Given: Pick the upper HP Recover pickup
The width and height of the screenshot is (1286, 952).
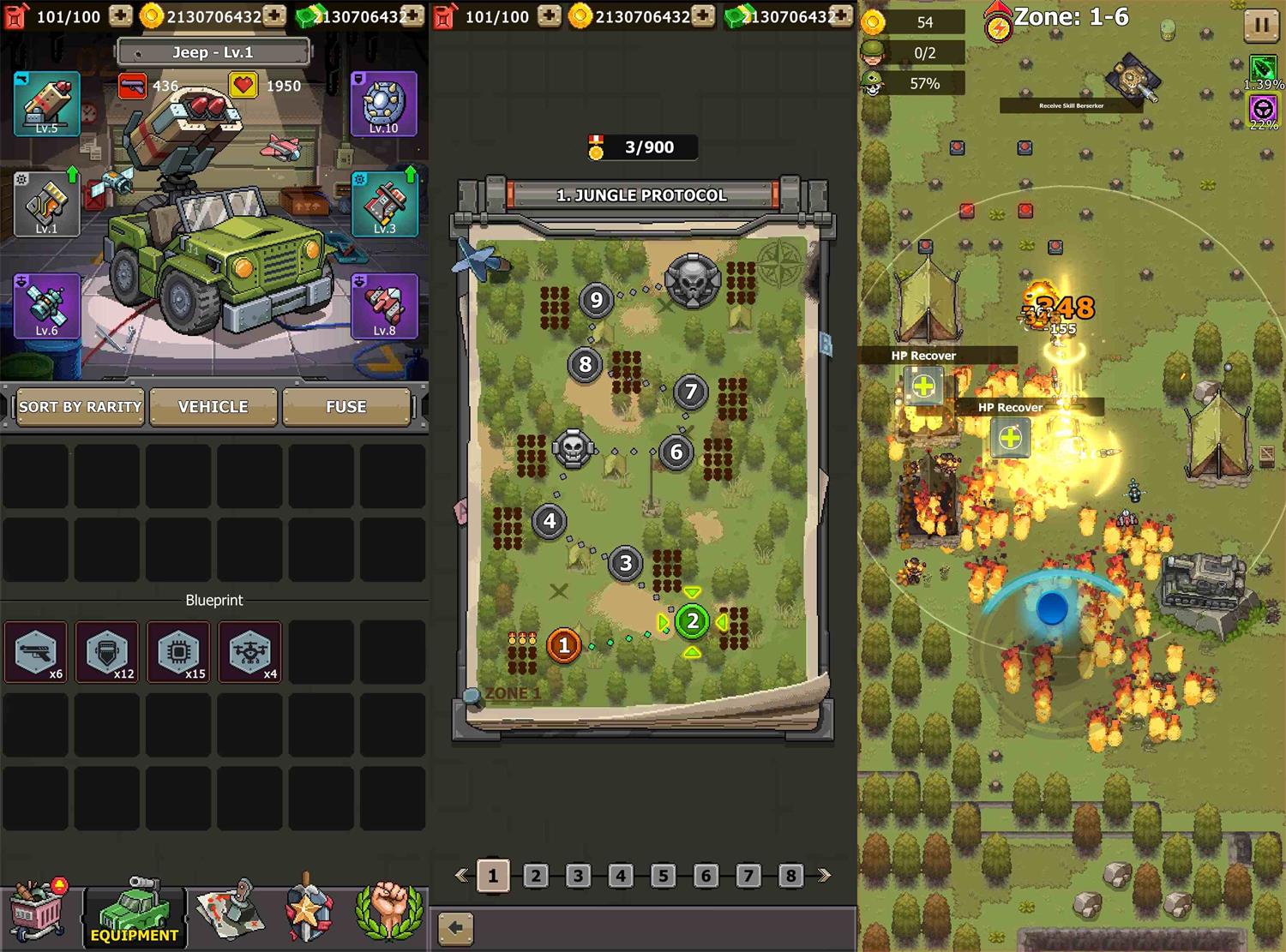Looking at the screenshot, I should pyautogui.click(x=923, y=386).
